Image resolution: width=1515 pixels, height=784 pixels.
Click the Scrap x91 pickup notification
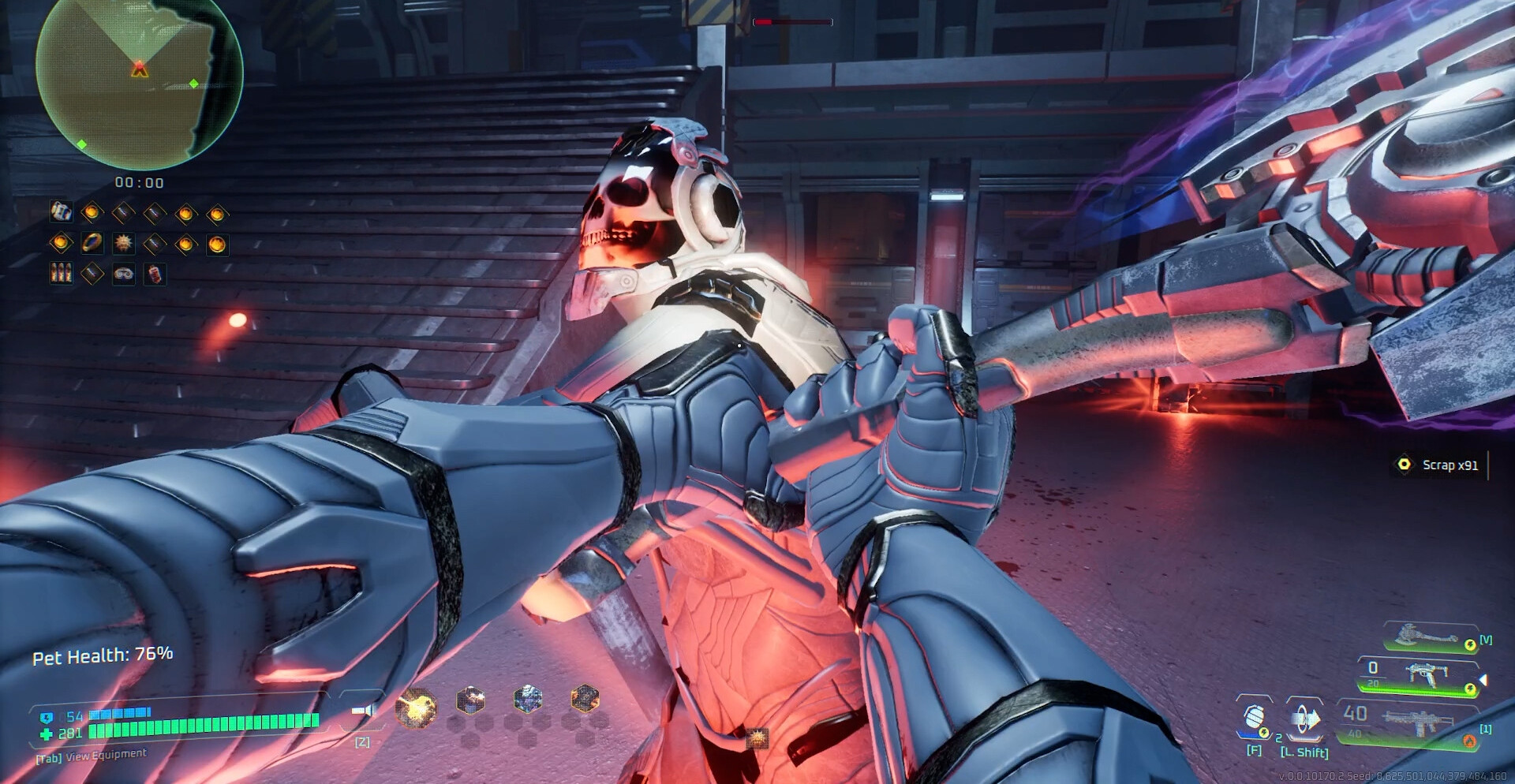(1439, 465)
